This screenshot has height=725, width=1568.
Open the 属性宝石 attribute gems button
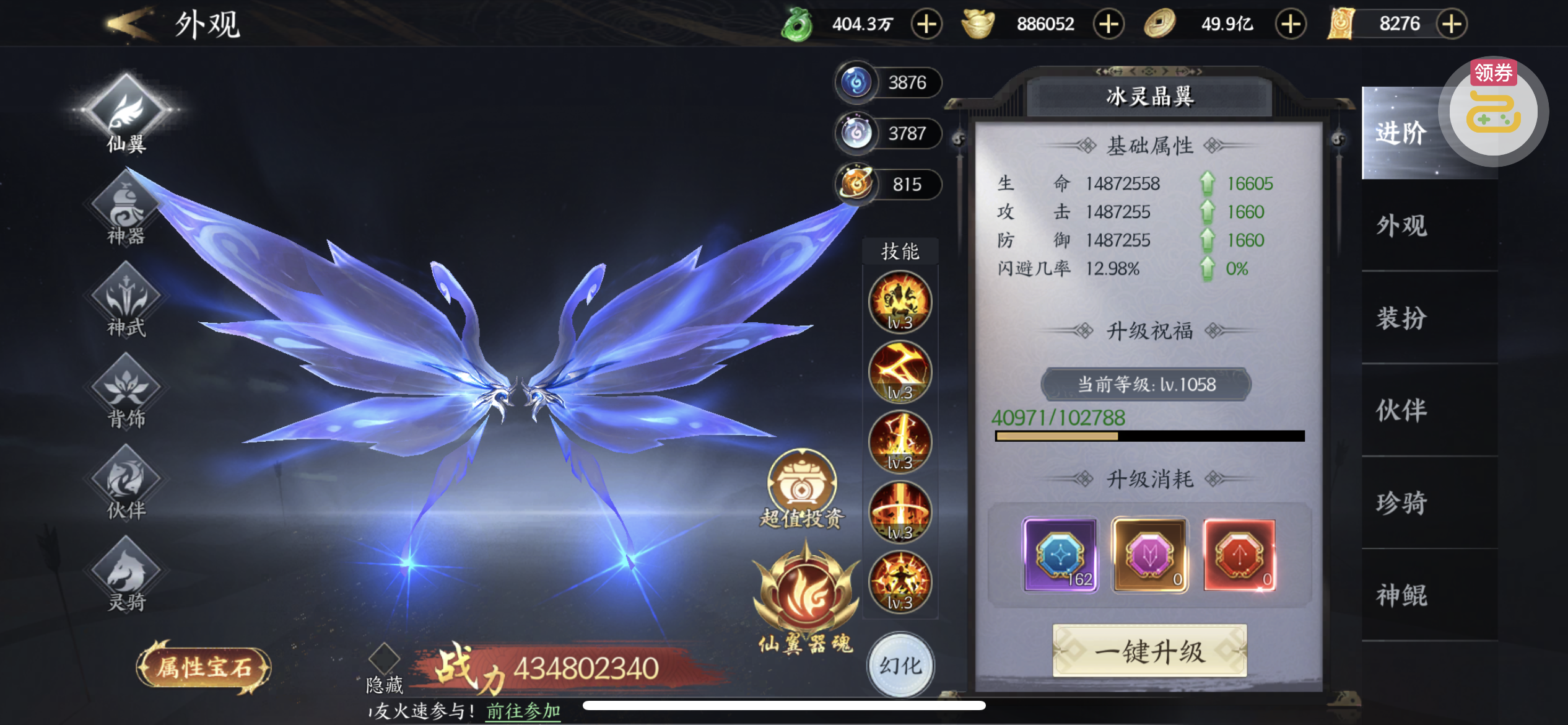click(x=204, y=667)
